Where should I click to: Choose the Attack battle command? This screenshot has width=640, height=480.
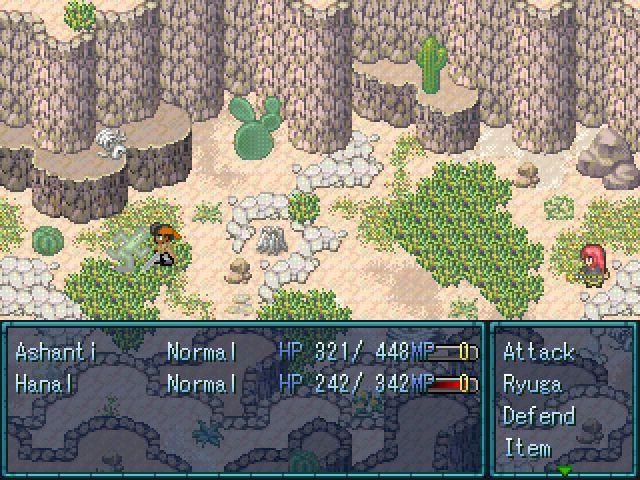[539, 352]
